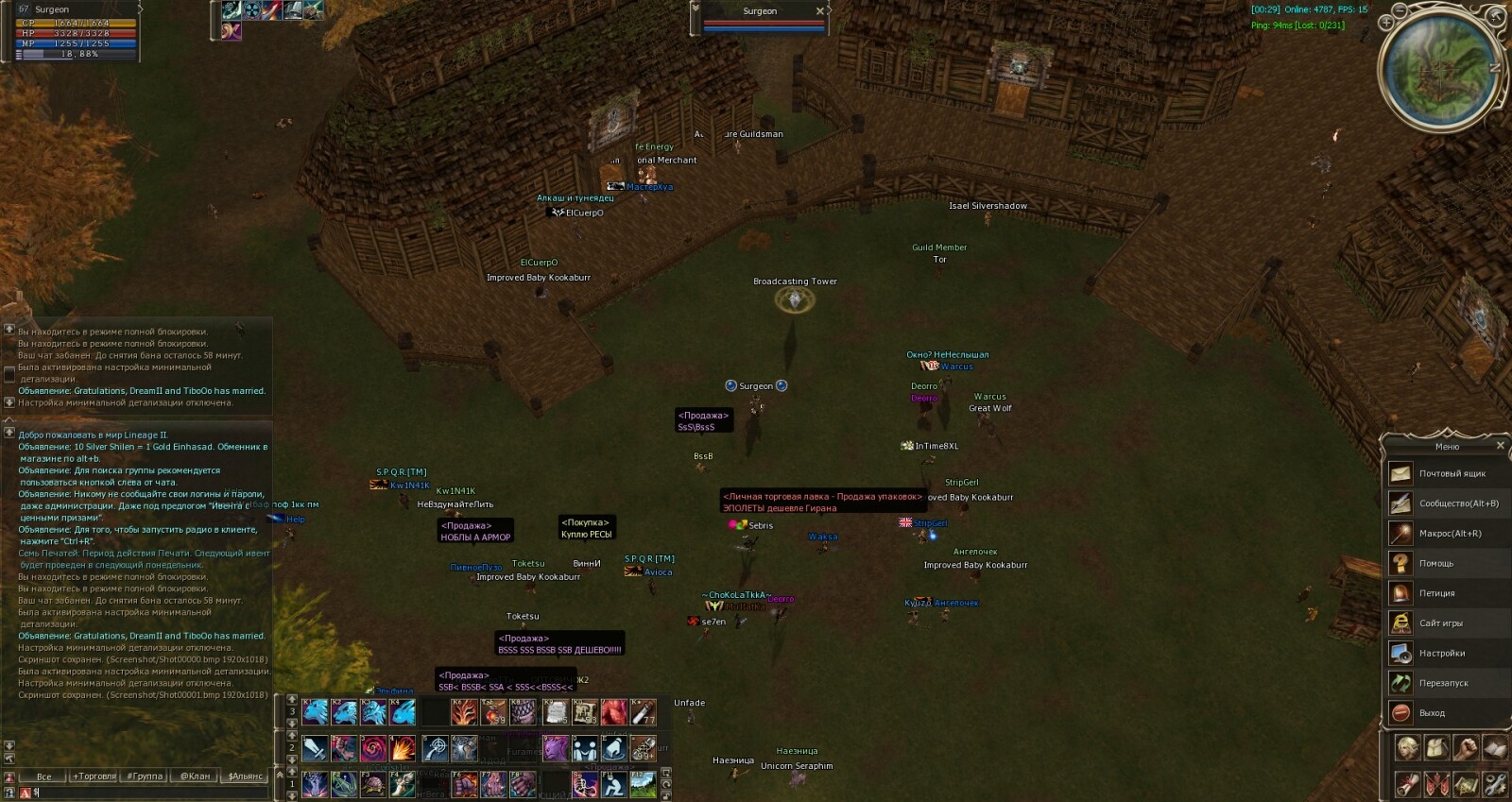
Task: Activate the sword attack skill in slot 1
Action: tap(316, 748)
